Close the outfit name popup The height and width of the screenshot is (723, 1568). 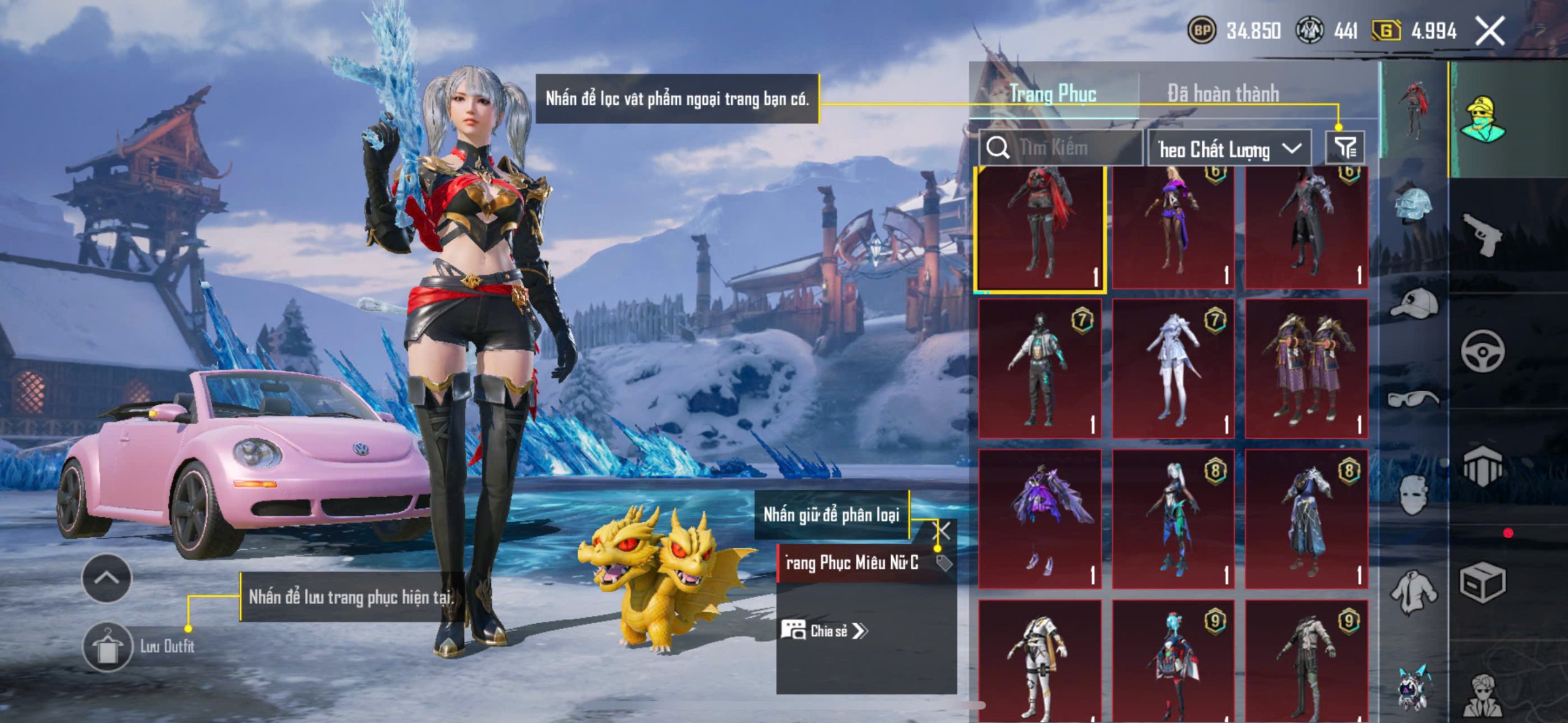[942, 530]
